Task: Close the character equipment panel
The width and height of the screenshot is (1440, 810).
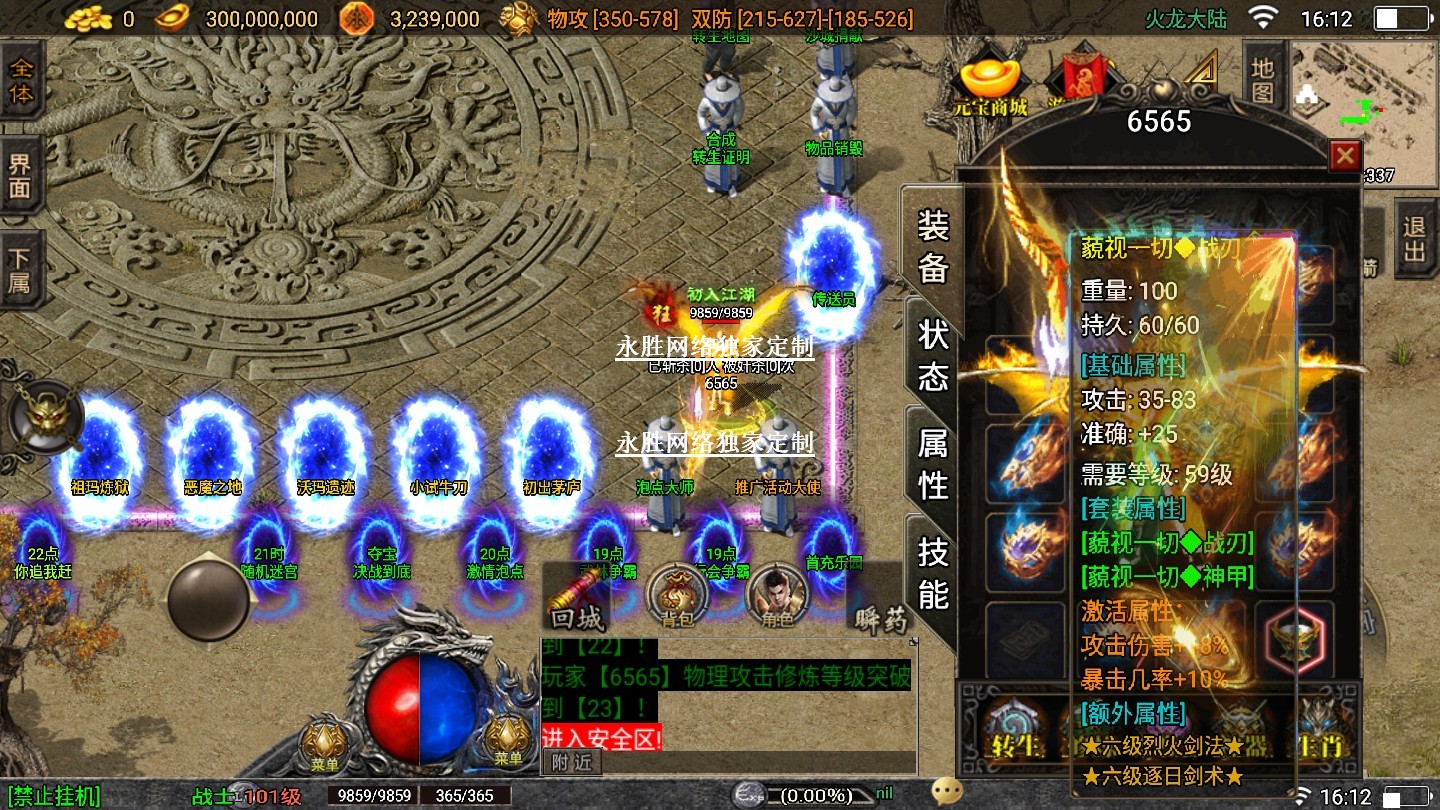Action: click(x=1345, y=156)
